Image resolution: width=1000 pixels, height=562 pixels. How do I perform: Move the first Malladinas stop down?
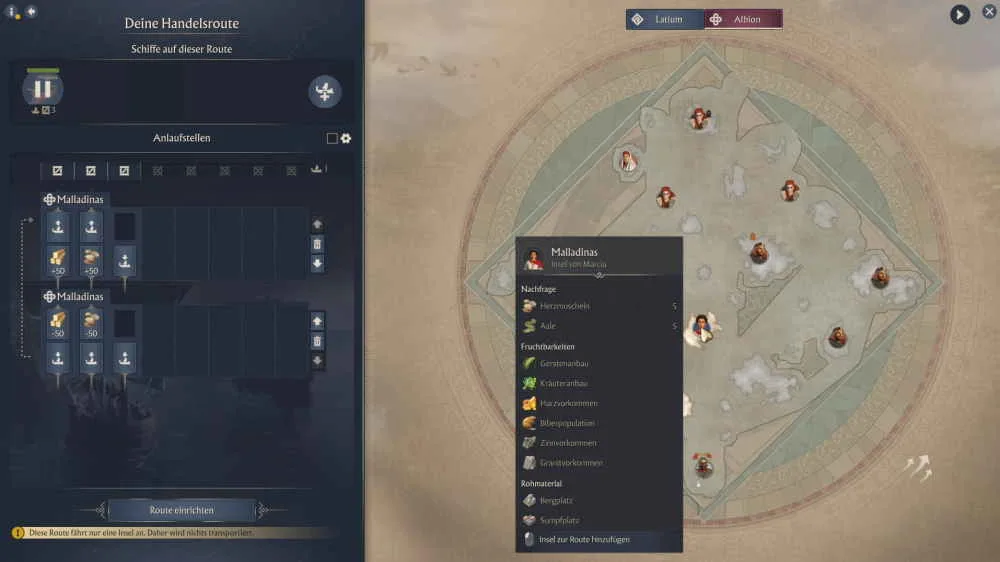(317, 264)
